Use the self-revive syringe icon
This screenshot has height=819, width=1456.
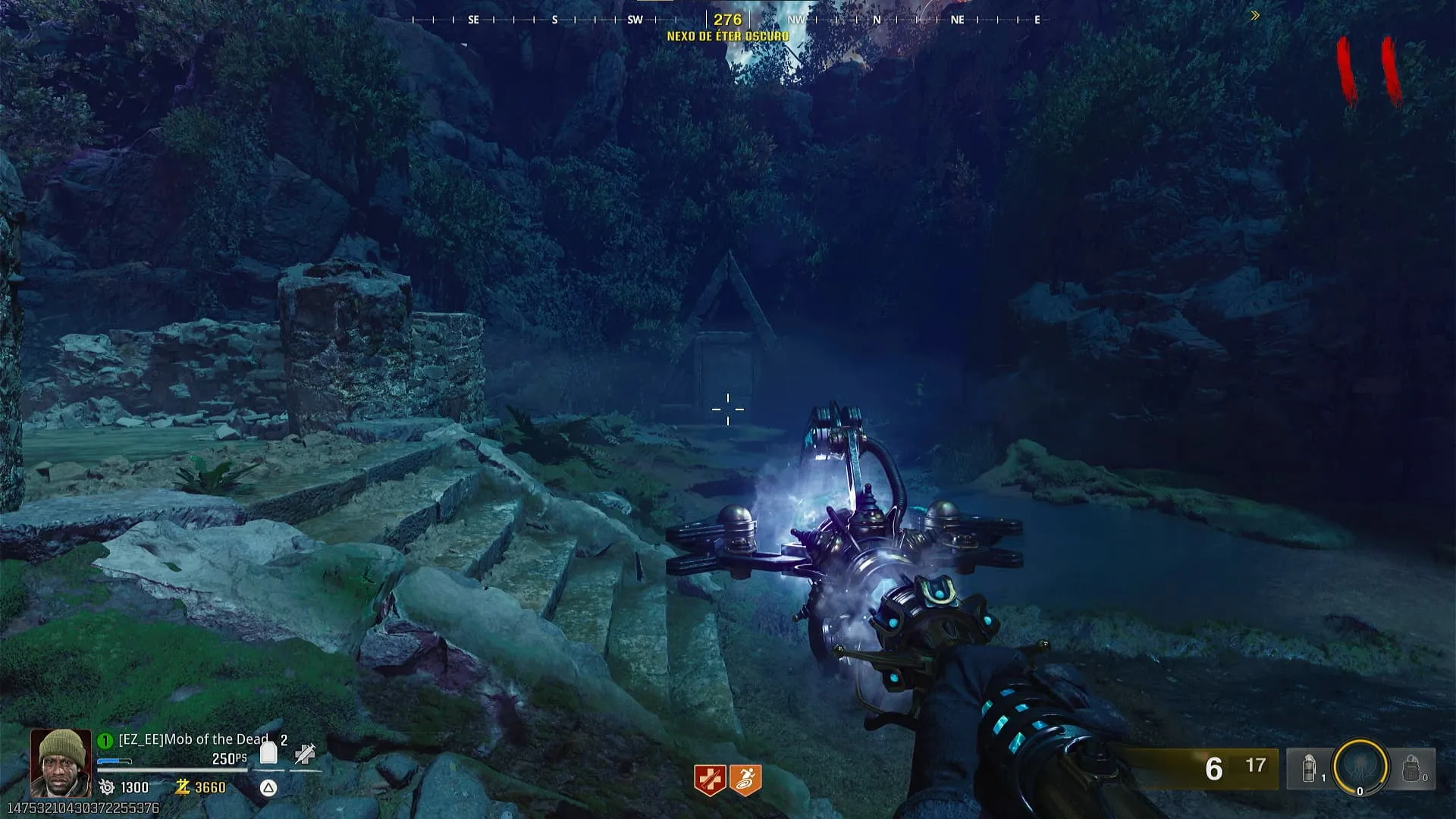305,754
